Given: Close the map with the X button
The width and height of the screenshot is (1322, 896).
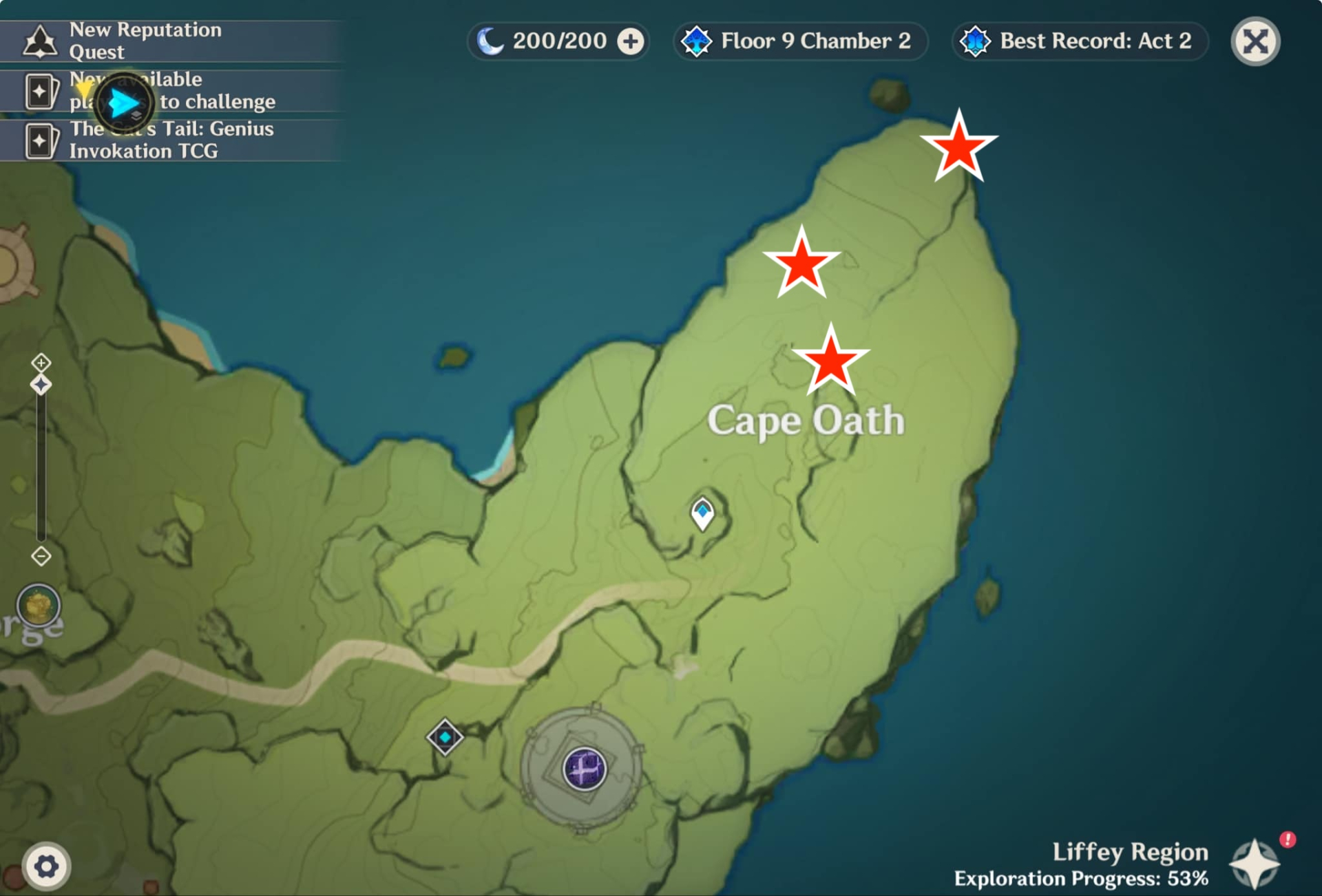Looking at the screenshot, I should click(x=1255, y=41).
